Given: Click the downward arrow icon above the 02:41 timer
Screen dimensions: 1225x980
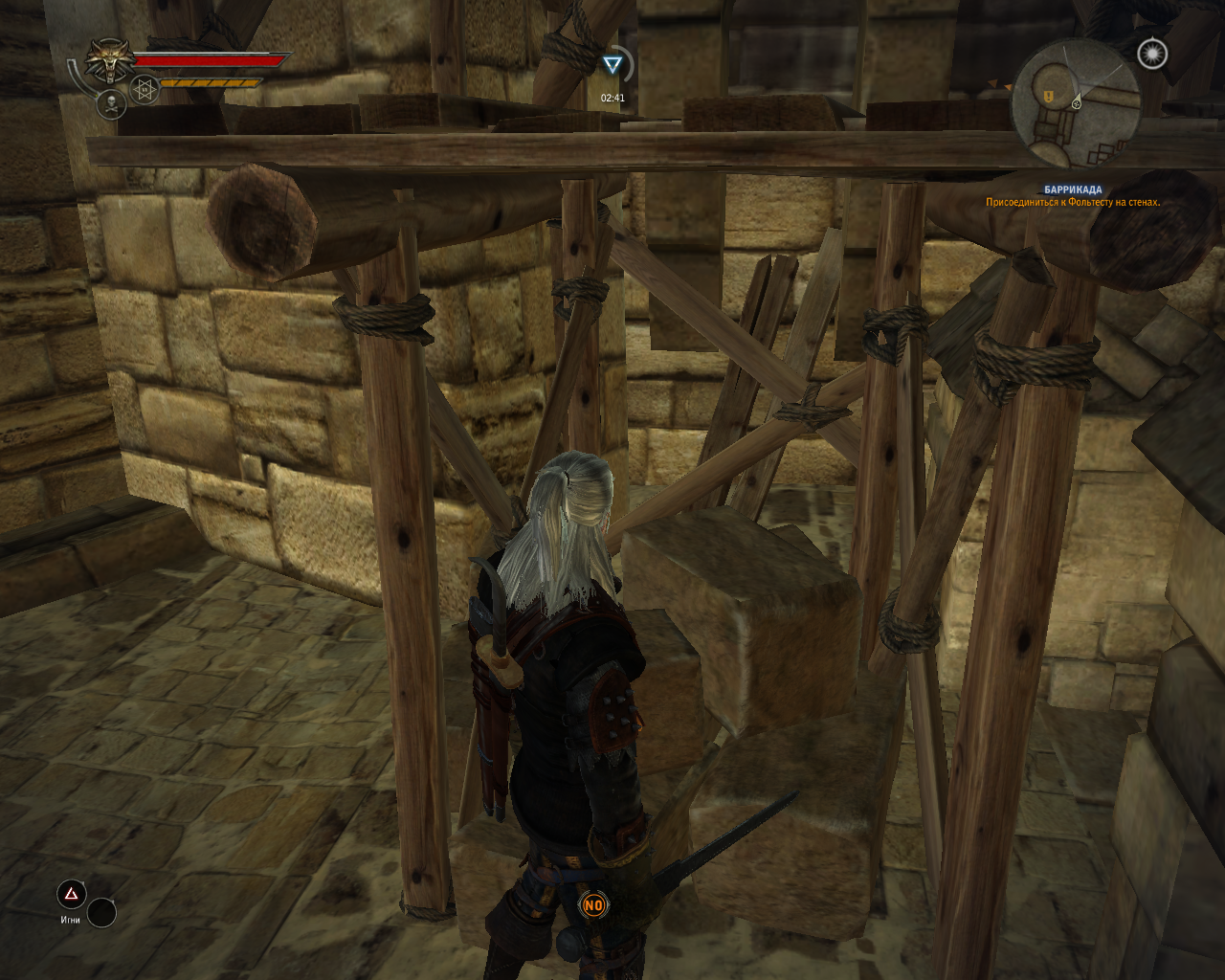Looking at the screenshot, I should point(612,65).
